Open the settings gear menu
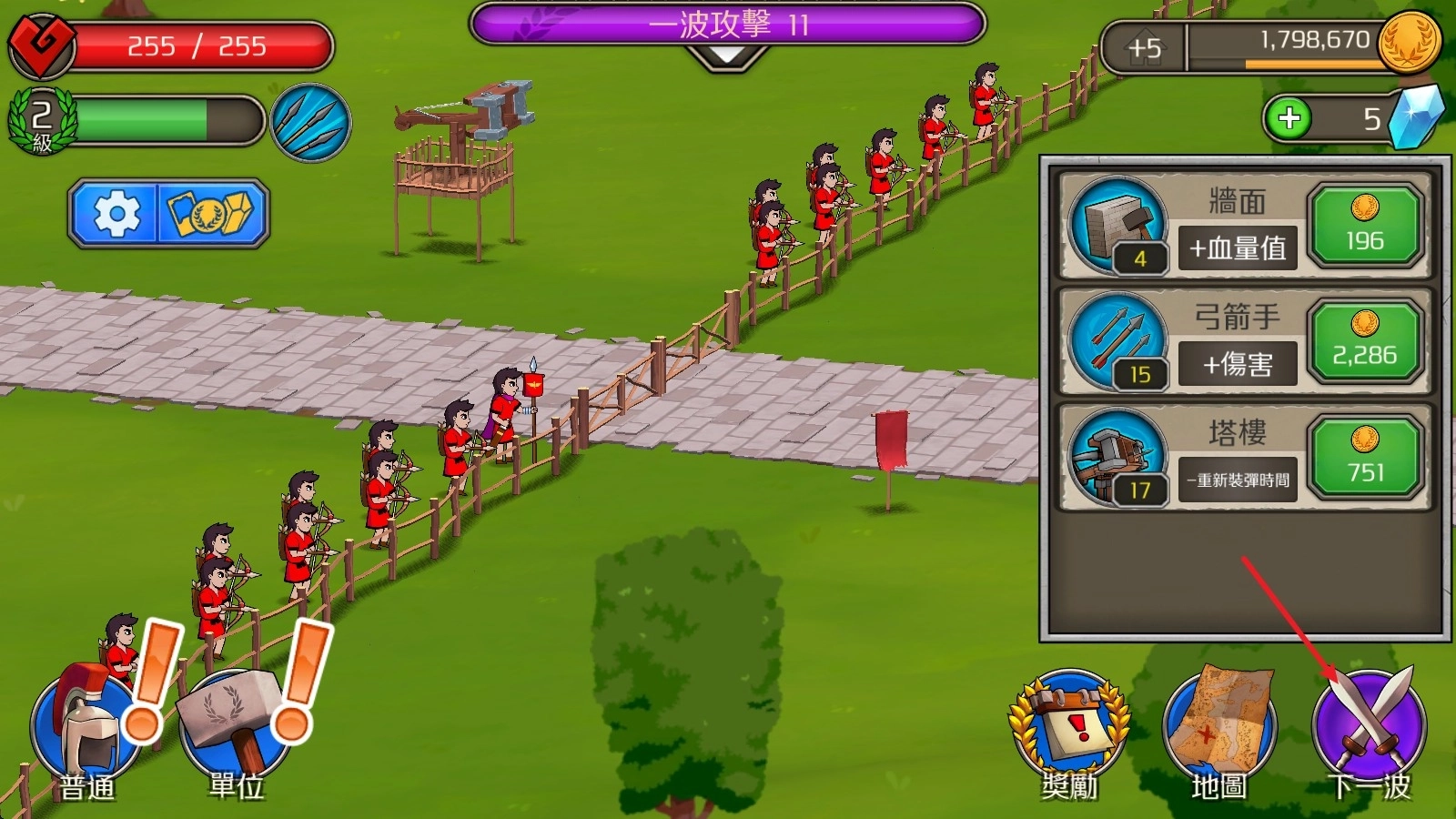 [116, 214]
